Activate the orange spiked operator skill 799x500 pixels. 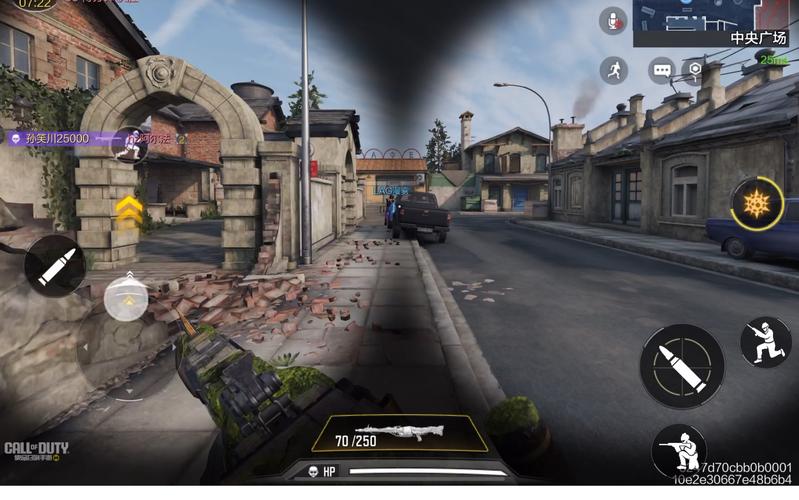755,205
